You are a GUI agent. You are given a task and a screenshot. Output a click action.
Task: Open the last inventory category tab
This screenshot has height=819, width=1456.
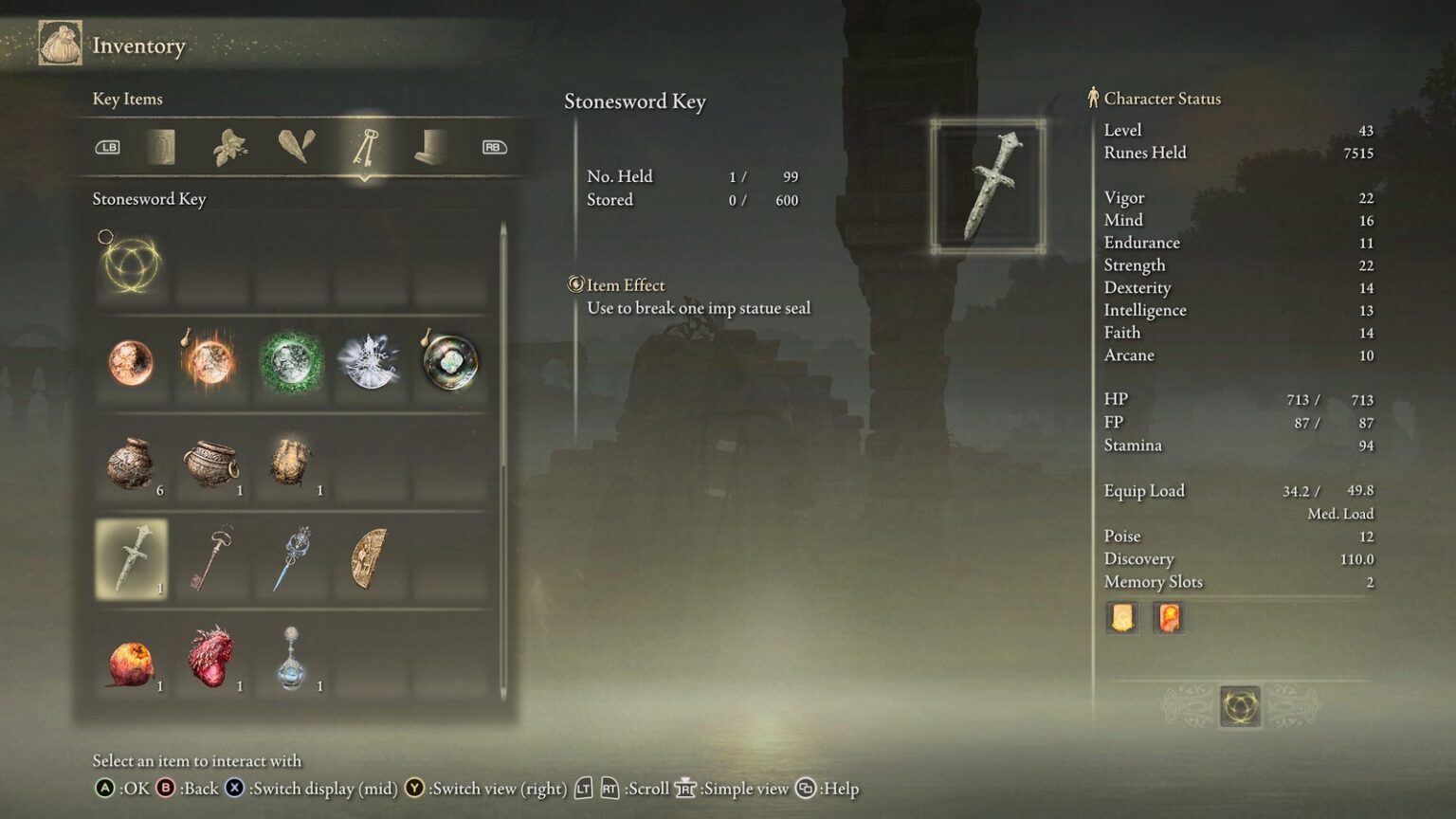pyautogui.click(x=431, y=148)
